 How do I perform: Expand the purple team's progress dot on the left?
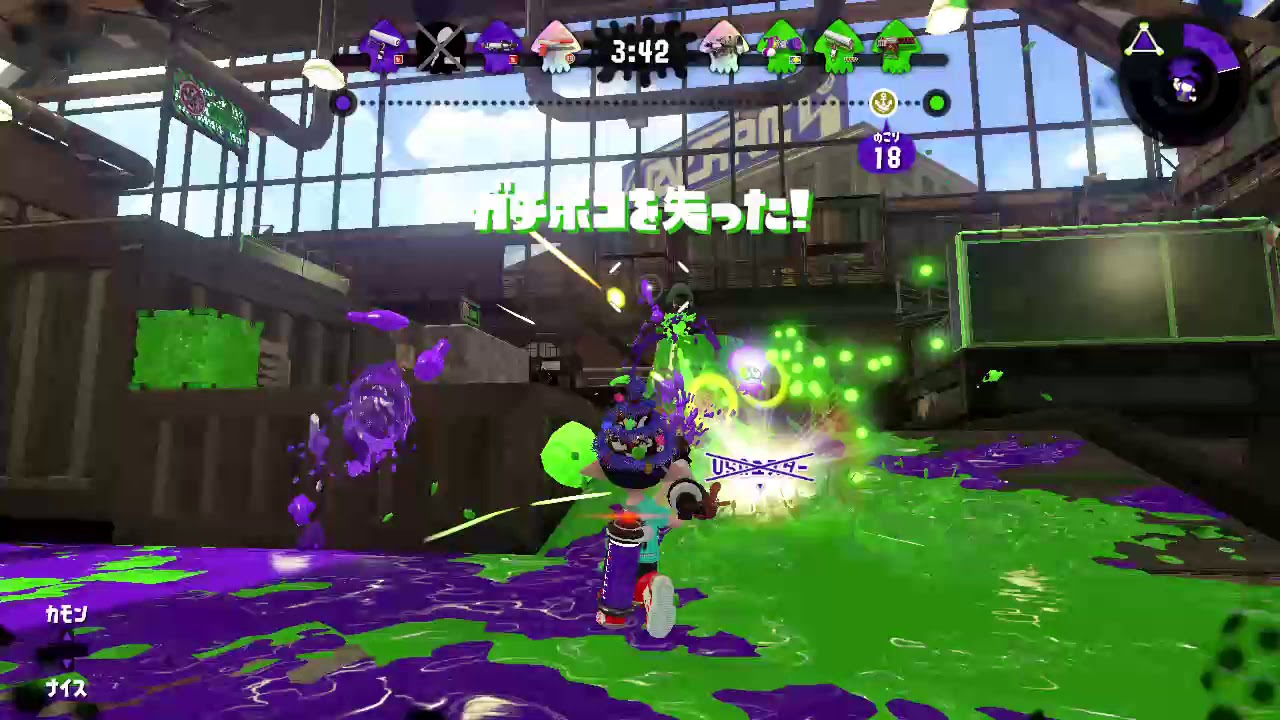[343, 103]
